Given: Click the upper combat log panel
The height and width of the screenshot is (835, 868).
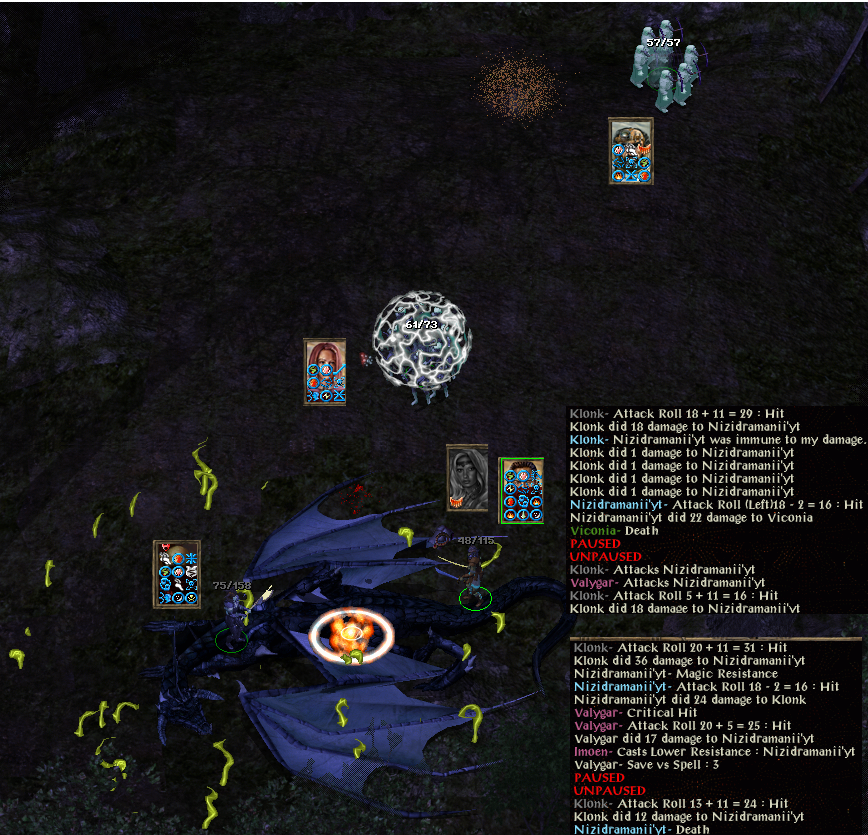Looking at the screenshot, I should click(x=716, y=508).
